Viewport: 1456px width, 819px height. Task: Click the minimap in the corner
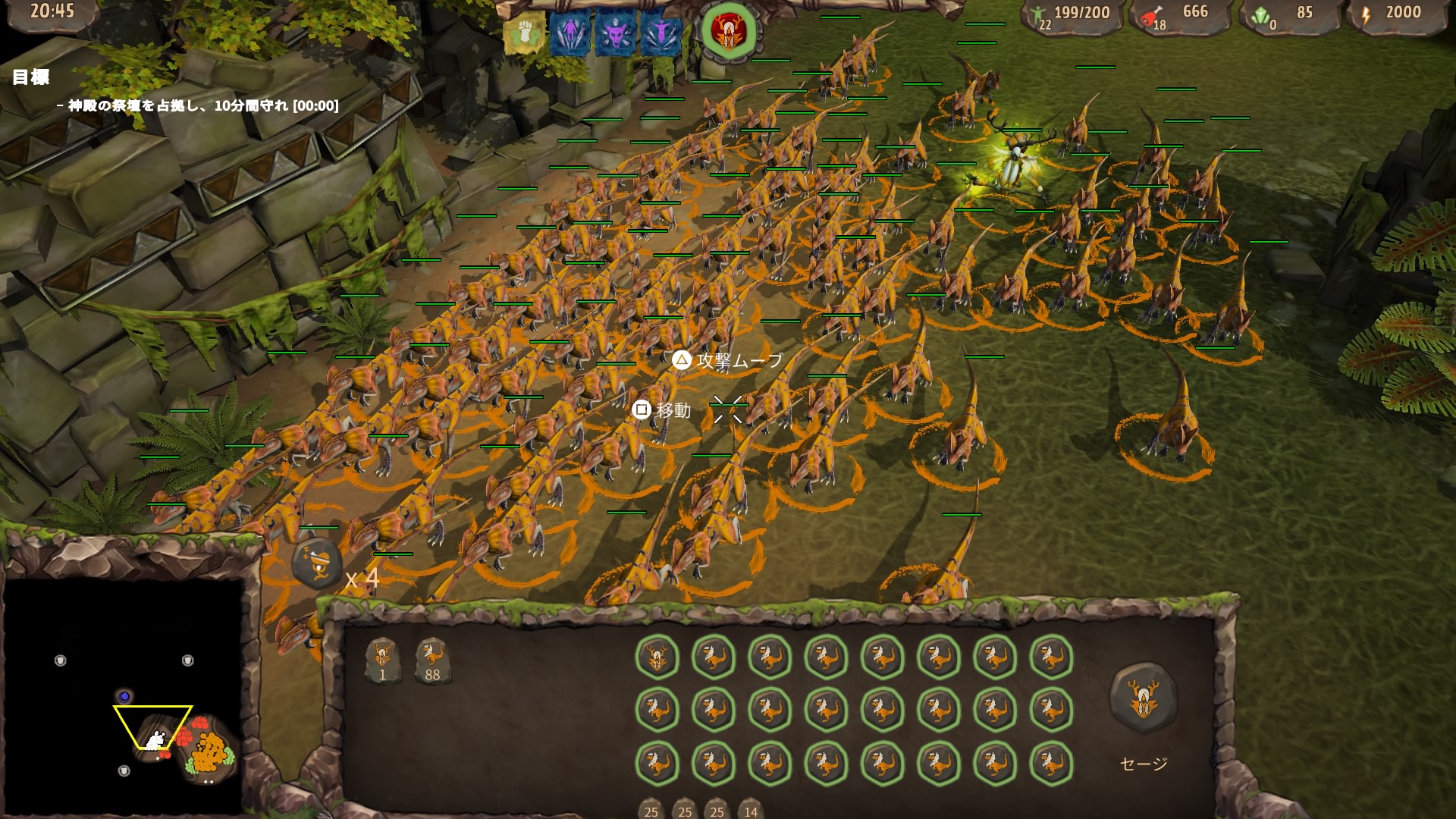123,696
